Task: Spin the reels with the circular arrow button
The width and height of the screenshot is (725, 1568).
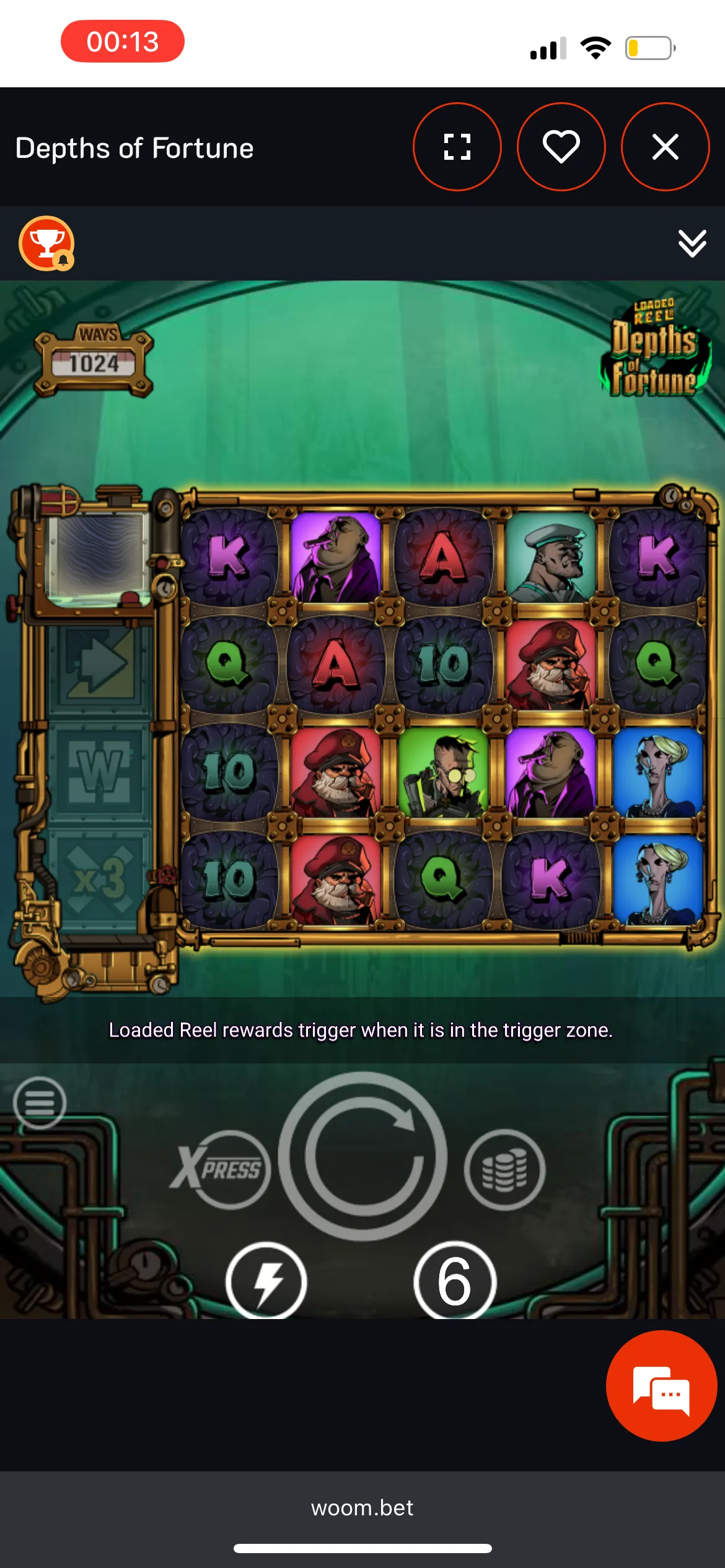Action: [x=362, y=1156]
